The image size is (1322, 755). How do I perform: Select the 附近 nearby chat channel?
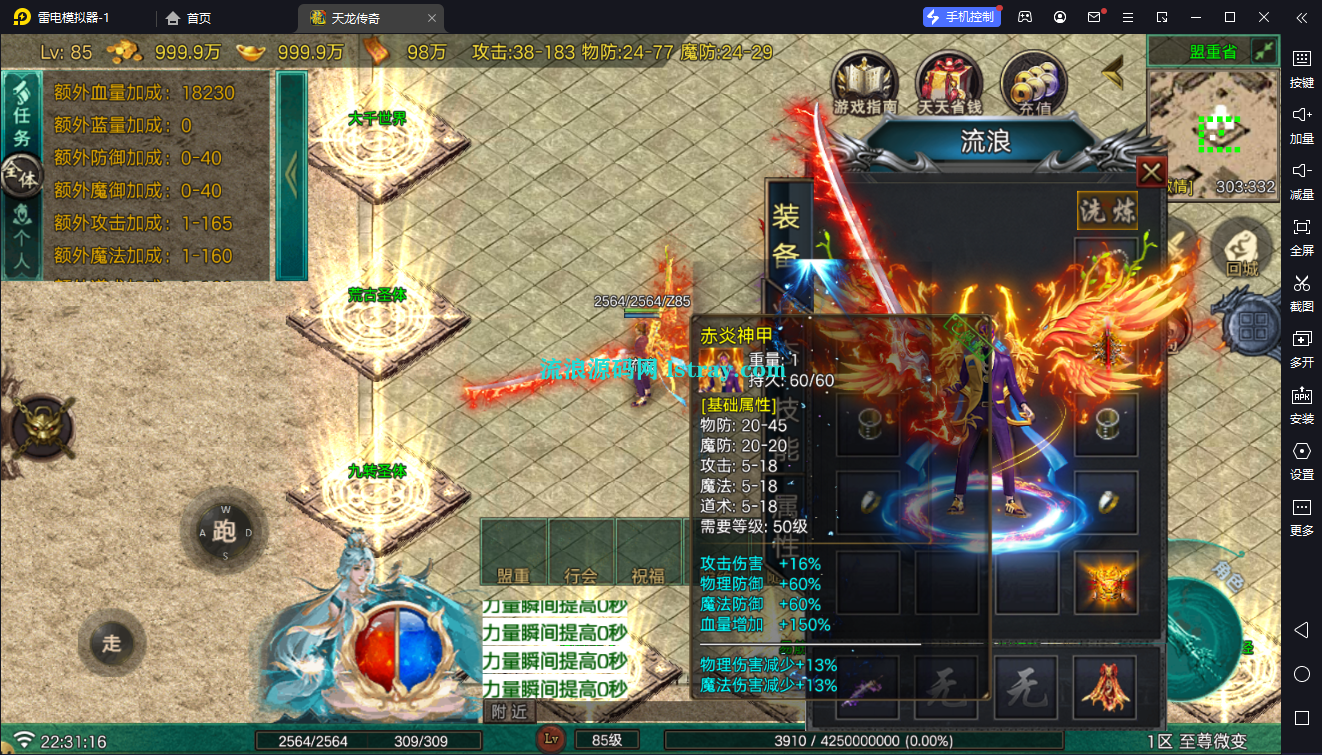510,711
